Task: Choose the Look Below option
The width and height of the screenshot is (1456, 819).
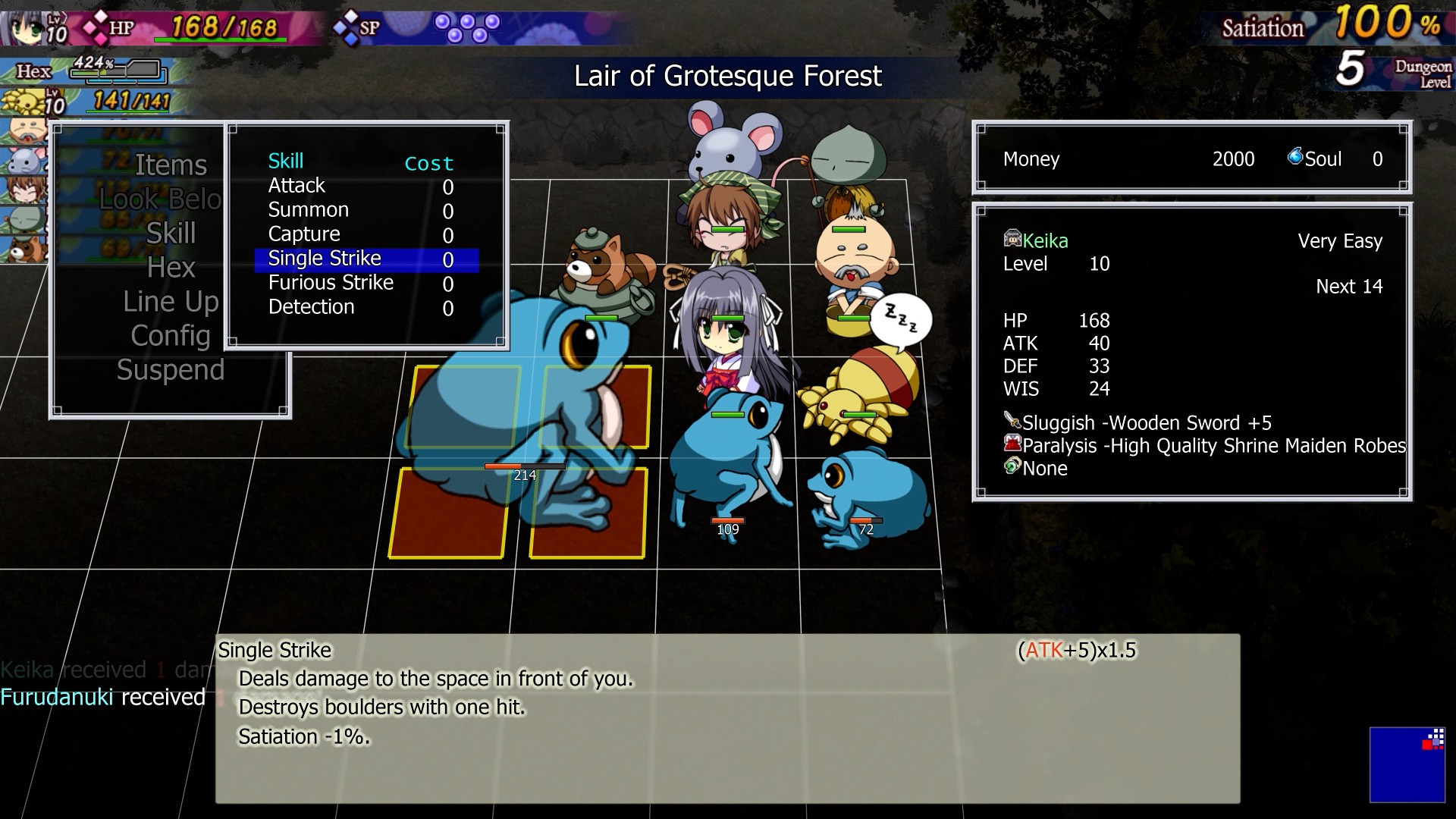Action: click(x=161, y=199)
